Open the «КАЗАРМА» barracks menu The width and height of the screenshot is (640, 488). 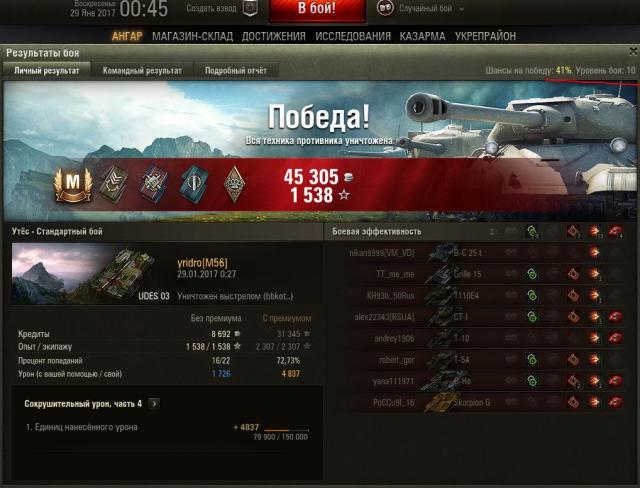tap(423, 37)
